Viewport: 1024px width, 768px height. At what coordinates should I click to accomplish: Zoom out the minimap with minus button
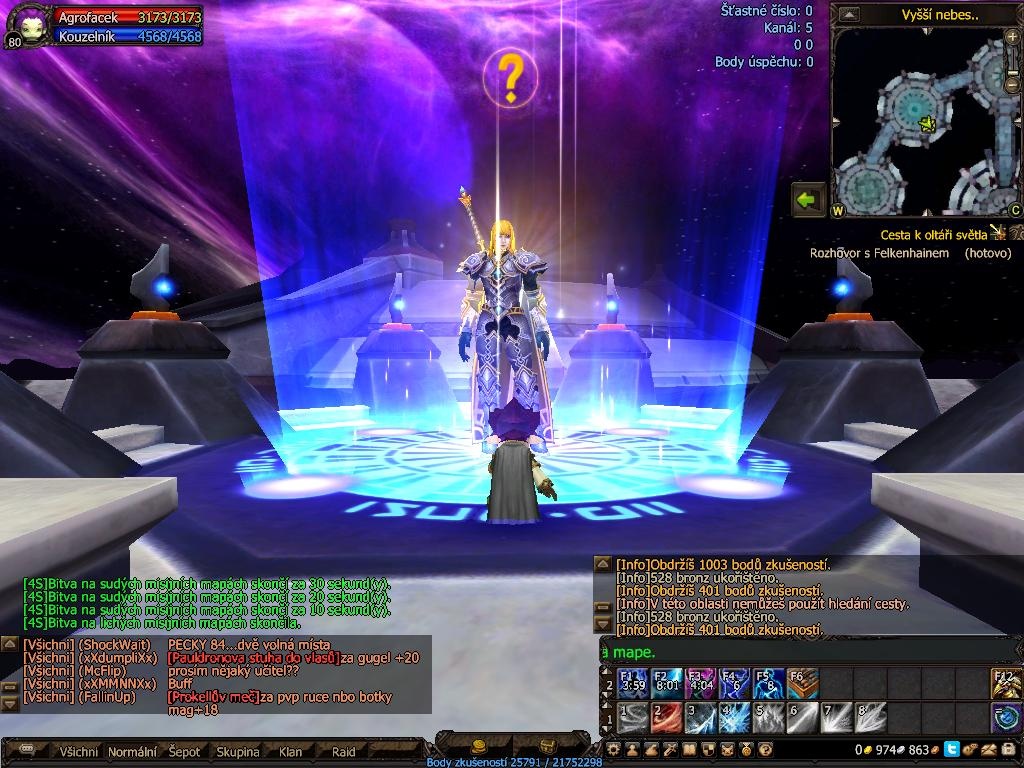1012,87
